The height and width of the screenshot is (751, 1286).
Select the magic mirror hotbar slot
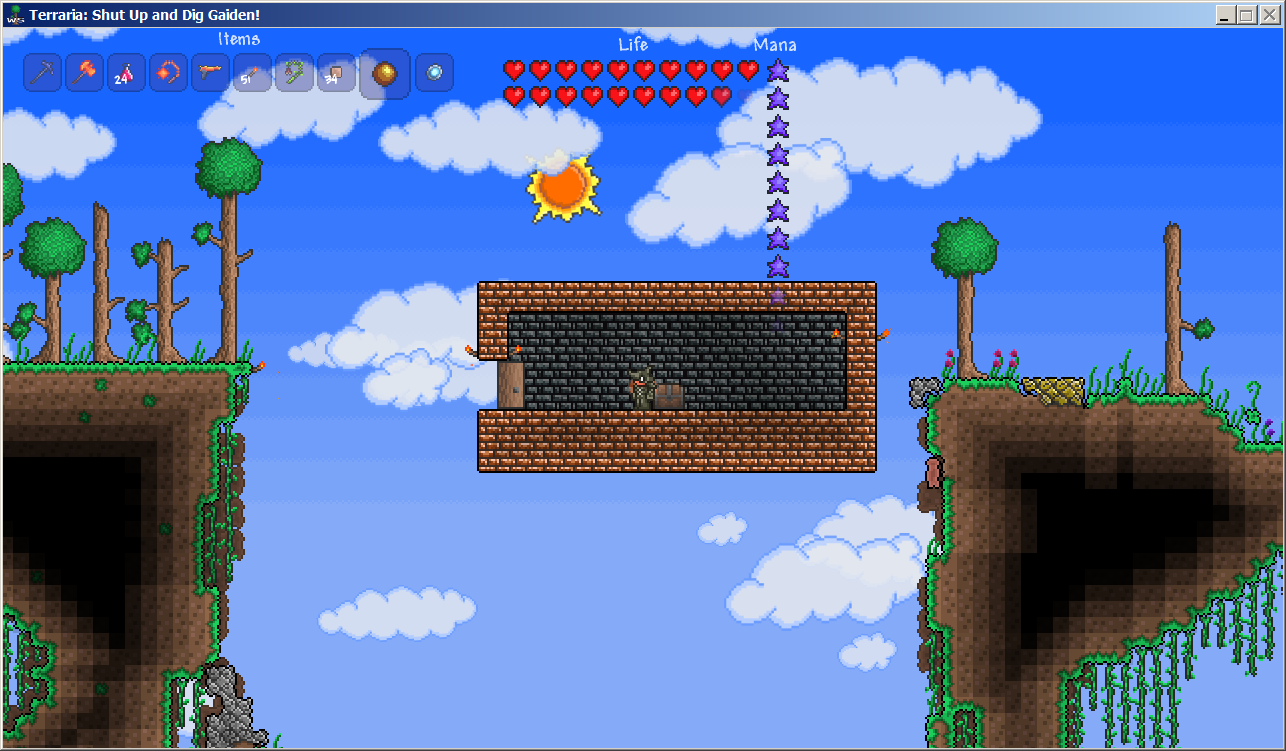(x=435, y=73)
